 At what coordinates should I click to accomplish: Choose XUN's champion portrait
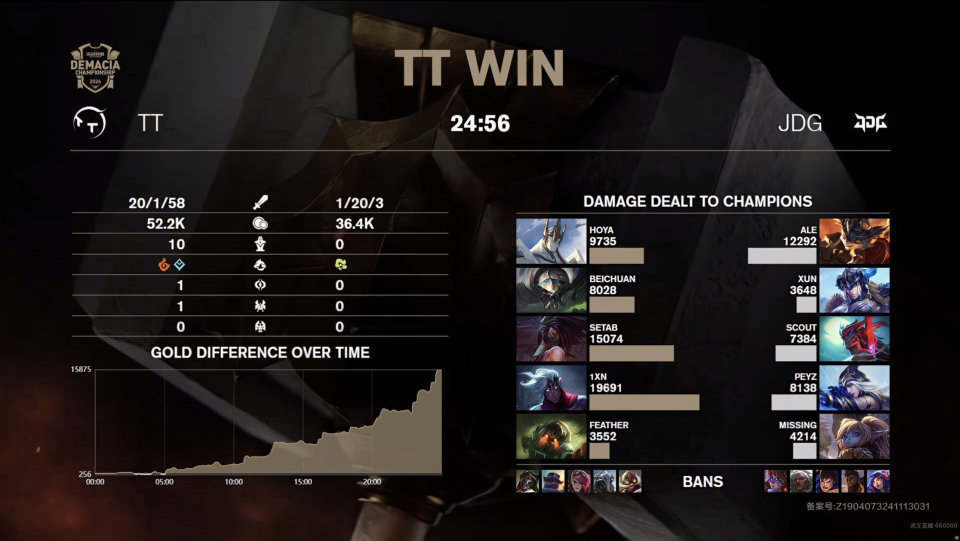point(854,290)
